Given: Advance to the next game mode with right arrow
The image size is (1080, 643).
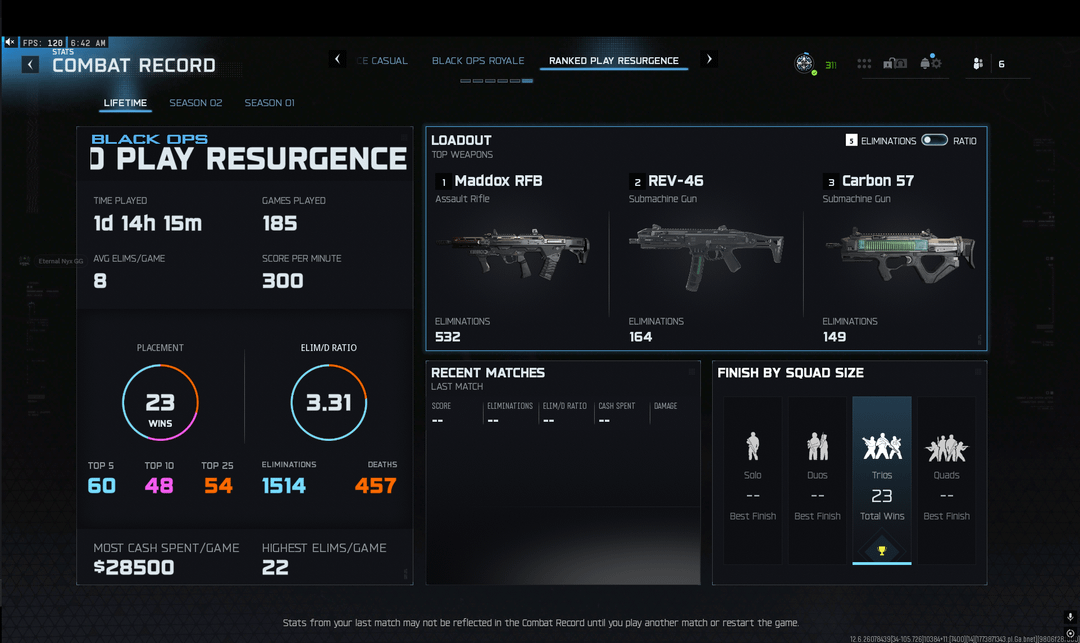Looking at the screenshot, I should [710, 60].
